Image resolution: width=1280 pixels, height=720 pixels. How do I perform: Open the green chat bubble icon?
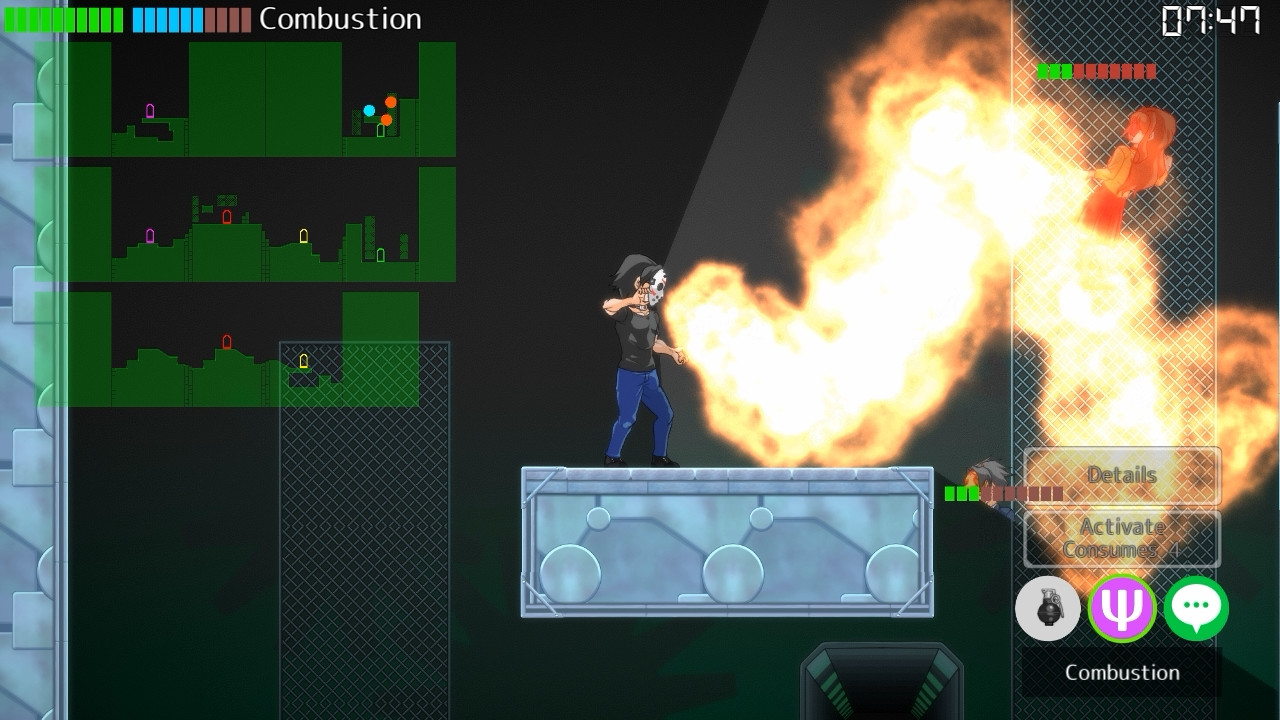1196,608
